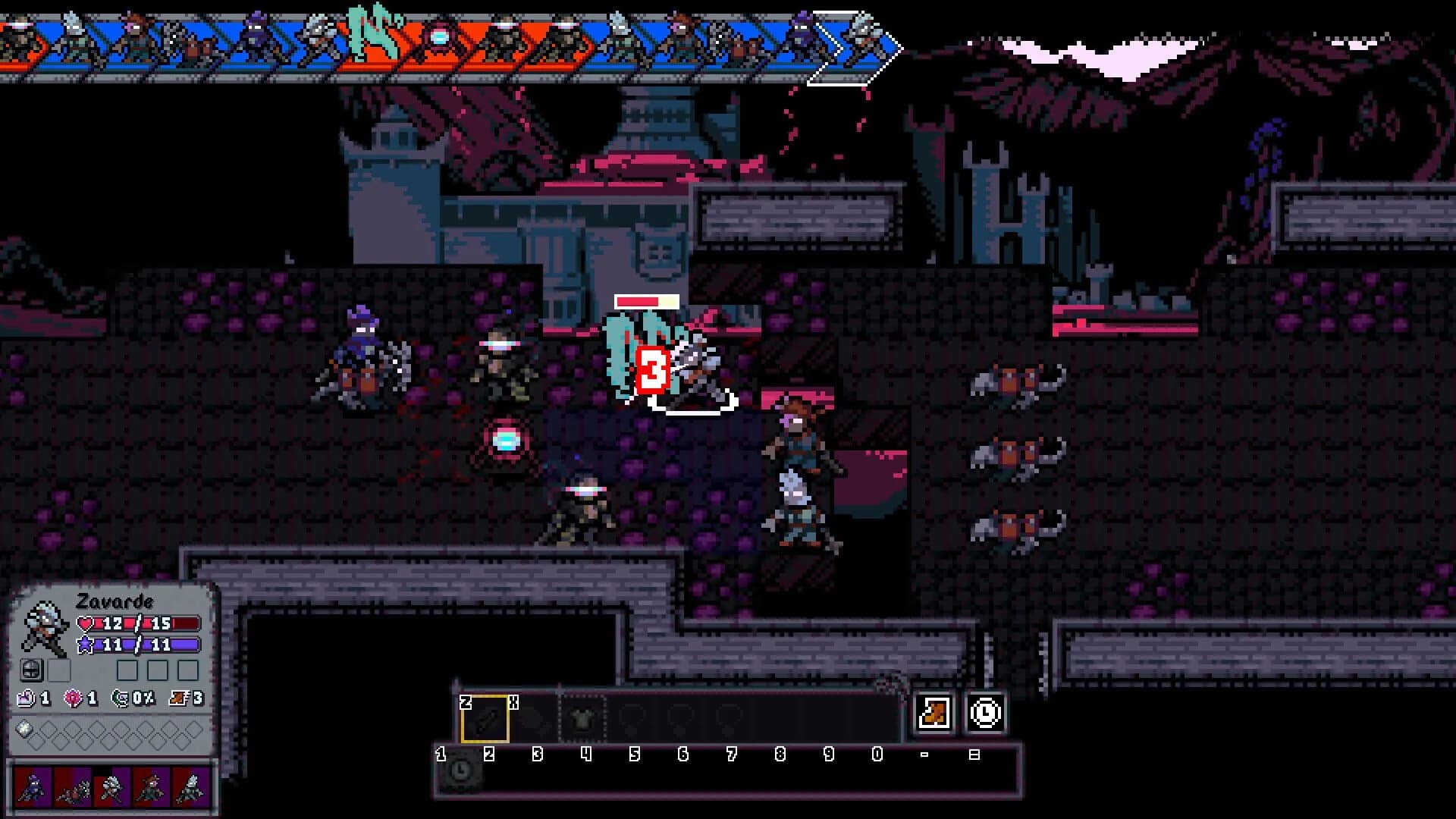Select the pocket watch item in hotbar slot 1
Viewport: 1456px width, 819px height.
point(460,772)
